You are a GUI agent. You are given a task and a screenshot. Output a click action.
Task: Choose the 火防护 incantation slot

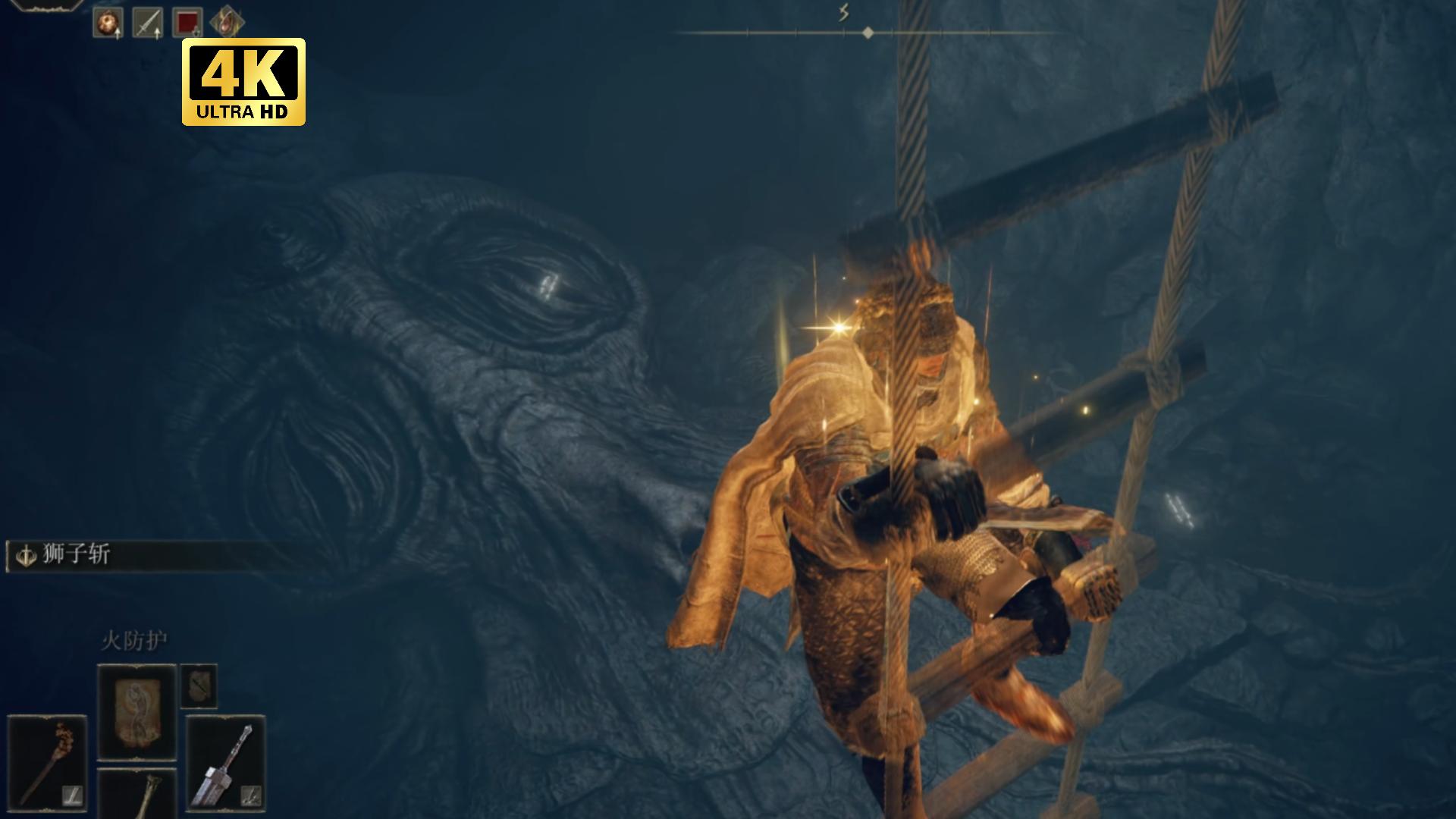coord(136,712)
